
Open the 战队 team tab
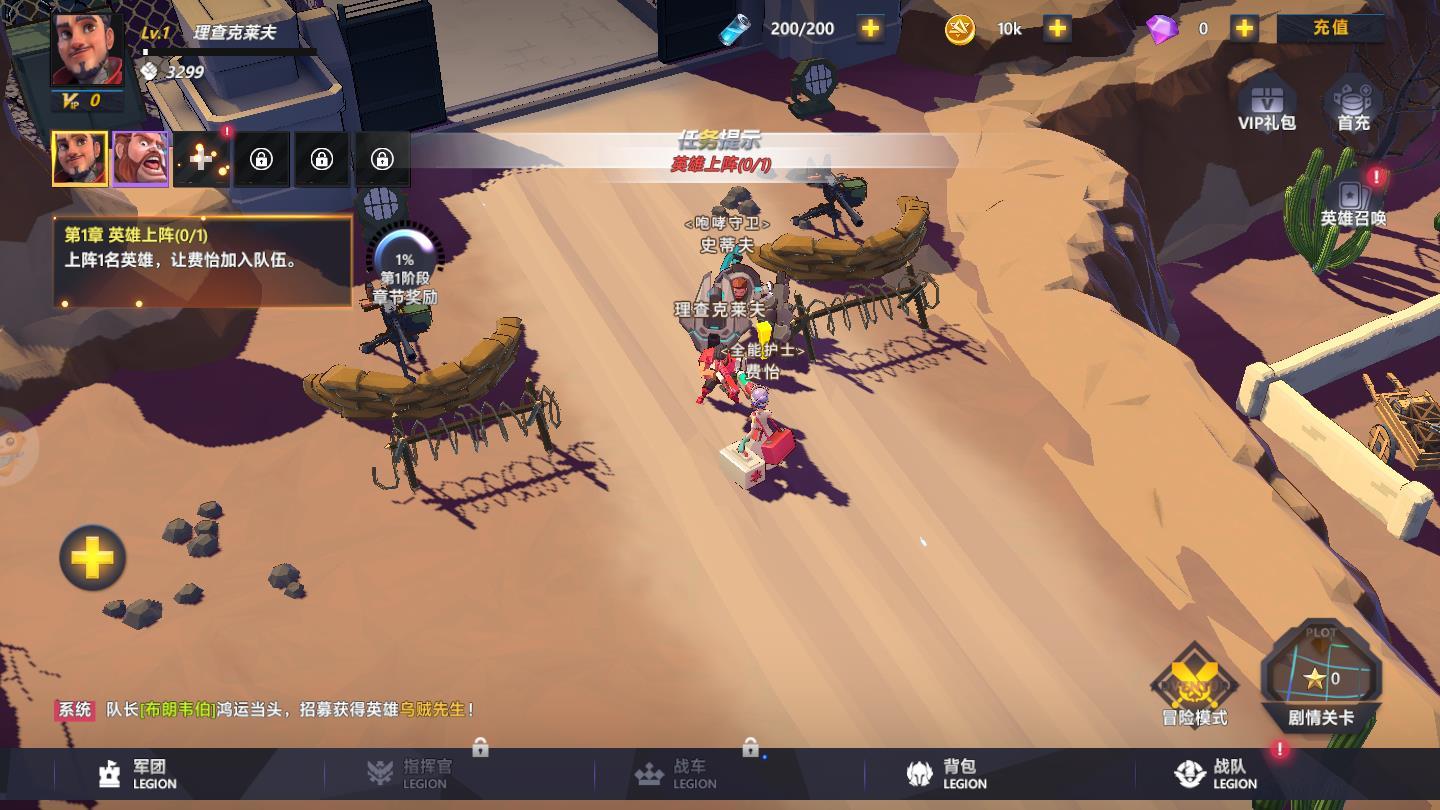pyautogui.click(x=1217, y=774)
